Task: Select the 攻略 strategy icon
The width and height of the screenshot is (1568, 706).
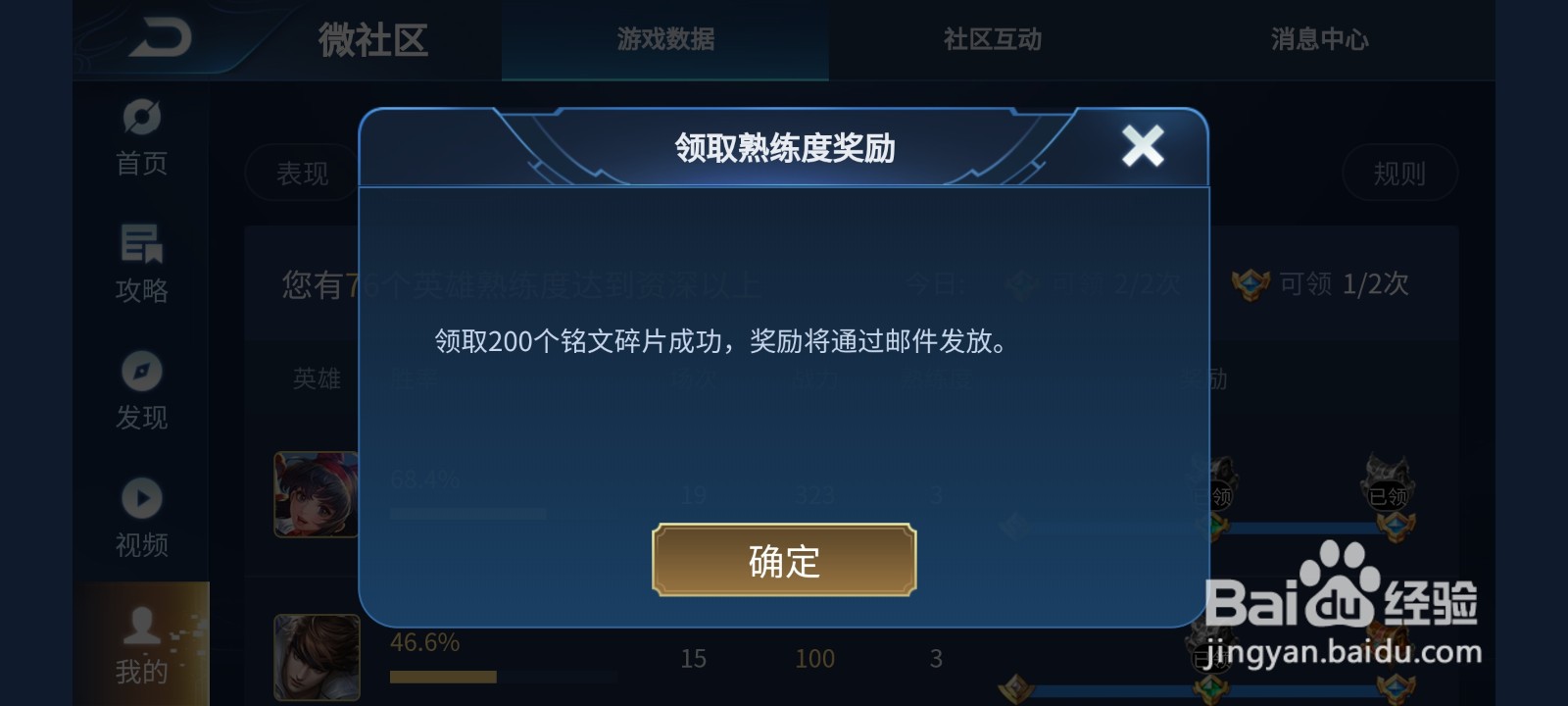Action: (x=140, y=245)
